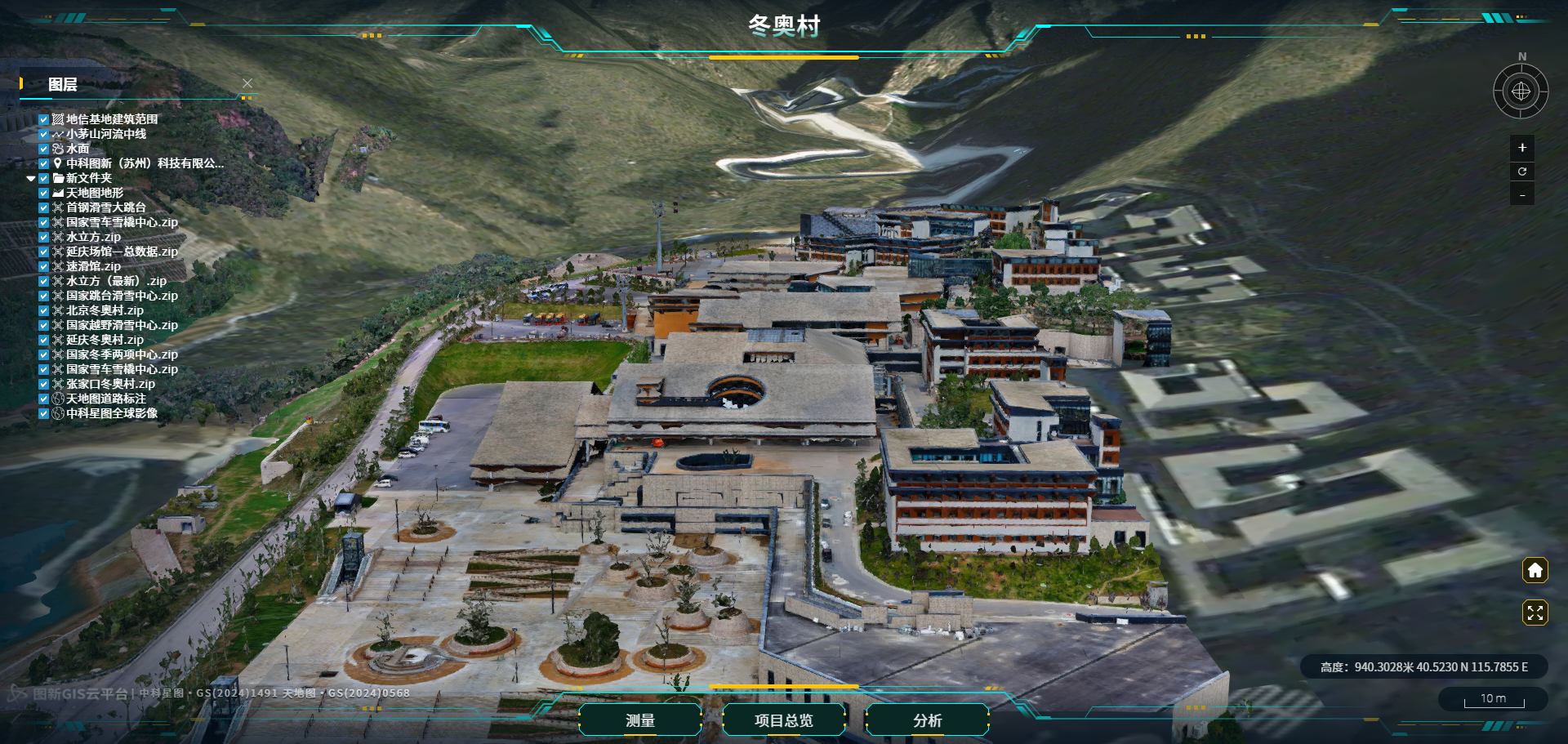Return to the home view
Viewport: 1568px width, 744px height.
click(1535, 570)
